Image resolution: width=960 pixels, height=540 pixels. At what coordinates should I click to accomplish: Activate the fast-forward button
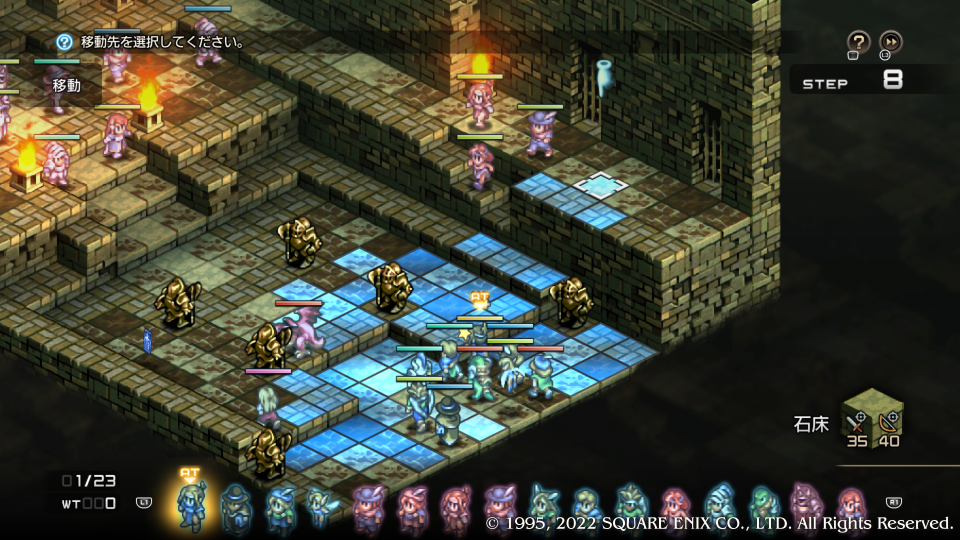pyautogui.click(x=890, y=42)
